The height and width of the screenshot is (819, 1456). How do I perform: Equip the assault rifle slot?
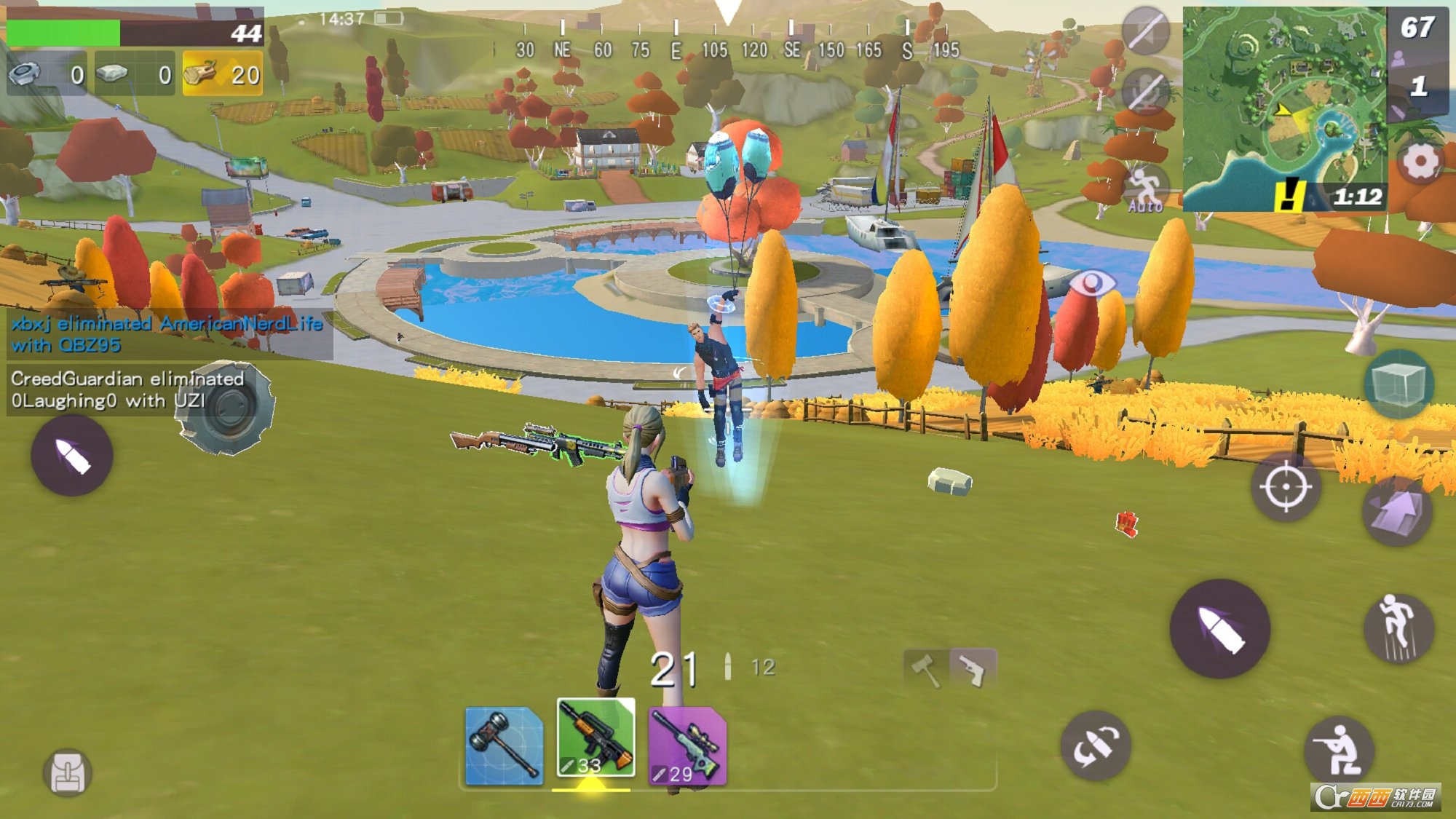[596, 738]
